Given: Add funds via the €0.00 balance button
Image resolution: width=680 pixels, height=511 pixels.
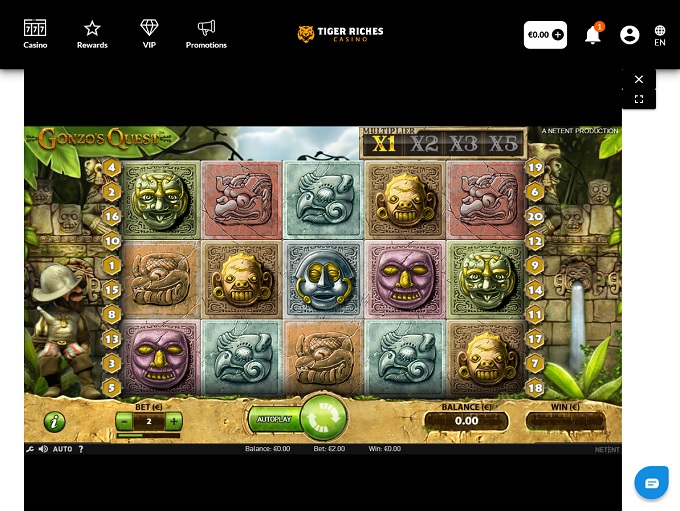Looking at the screenshot, I should (545, 35).
